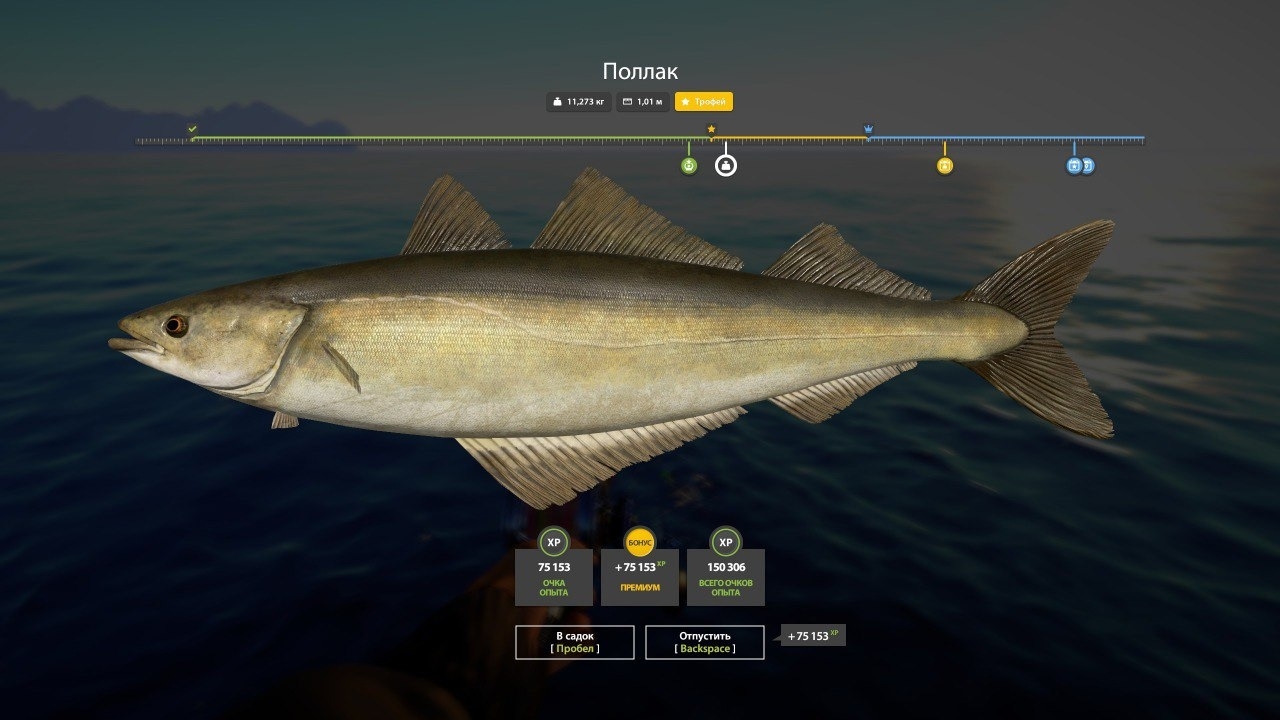Click the rightmost blue coin marker icon
Image resolution: width=1280 pixels, height=720 pixels.
[1086, 165]
